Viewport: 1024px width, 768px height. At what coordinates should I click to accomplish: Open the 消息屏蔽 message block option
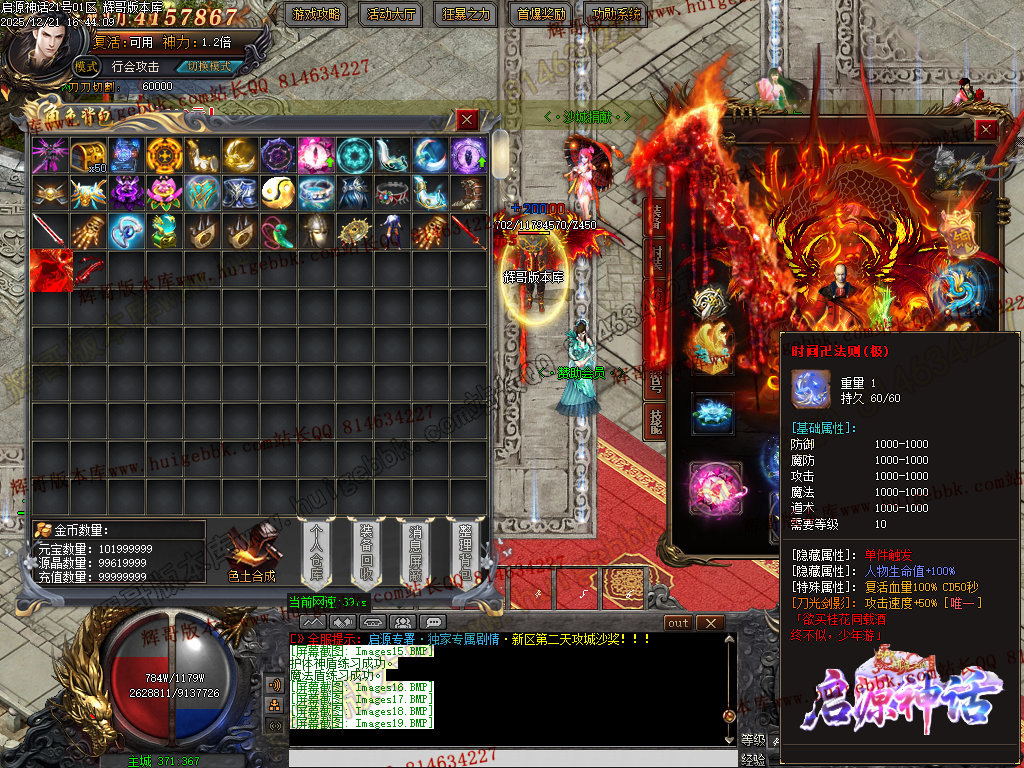(416, 550)
